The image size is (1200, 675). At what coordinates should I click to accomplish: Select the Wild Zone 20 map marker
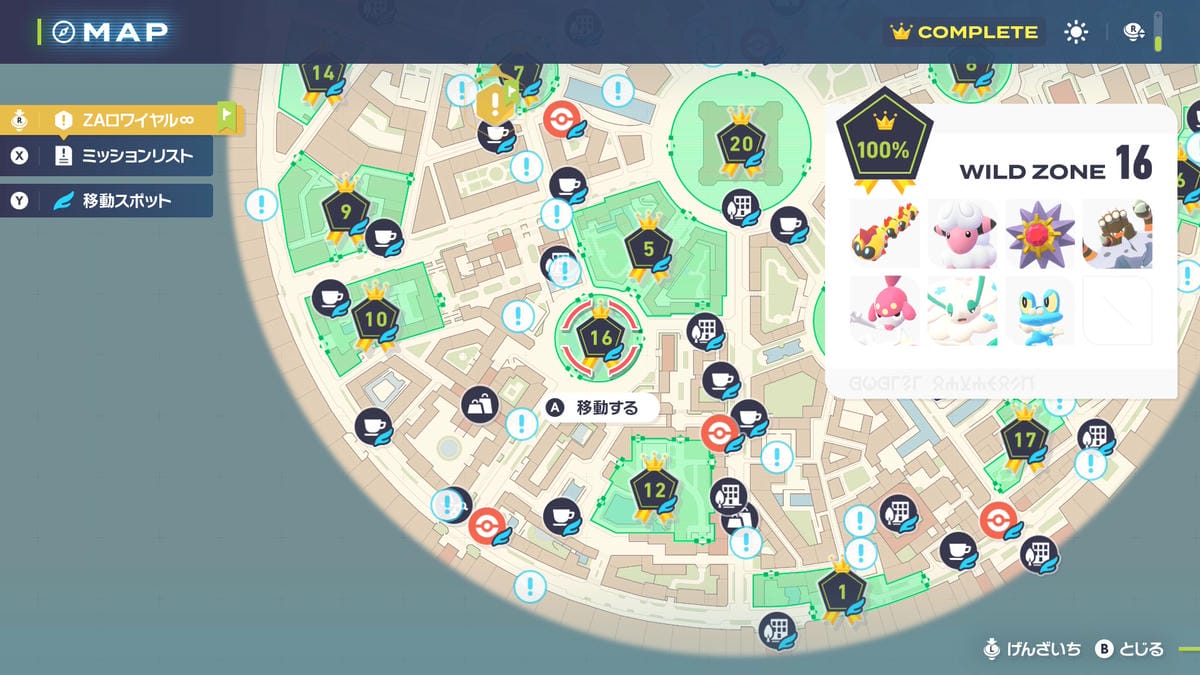[741, 145]
